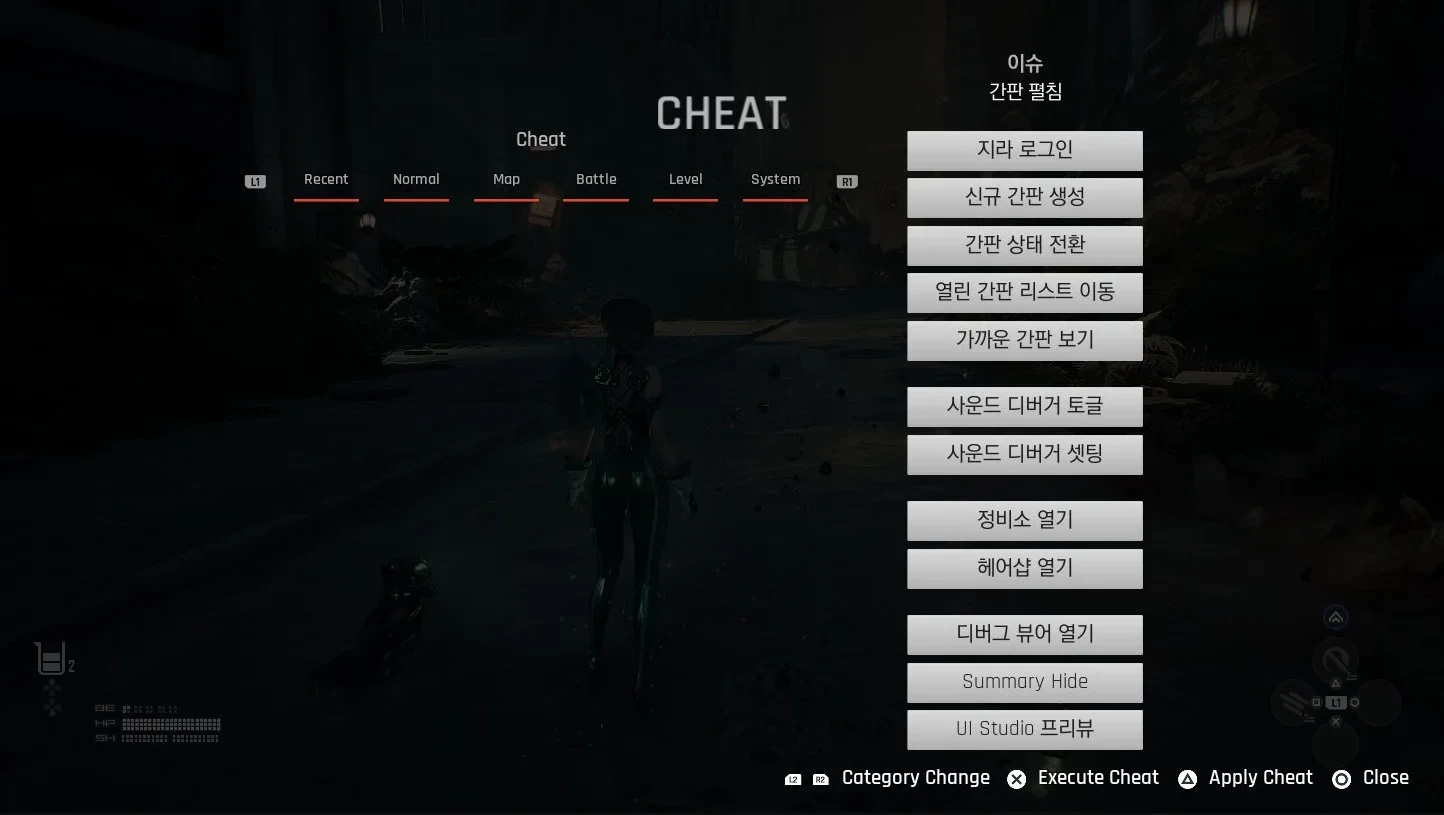Viewport: 1444px width, 815px height.
Task: Open the Level cheat category
Action: (685, 180)
